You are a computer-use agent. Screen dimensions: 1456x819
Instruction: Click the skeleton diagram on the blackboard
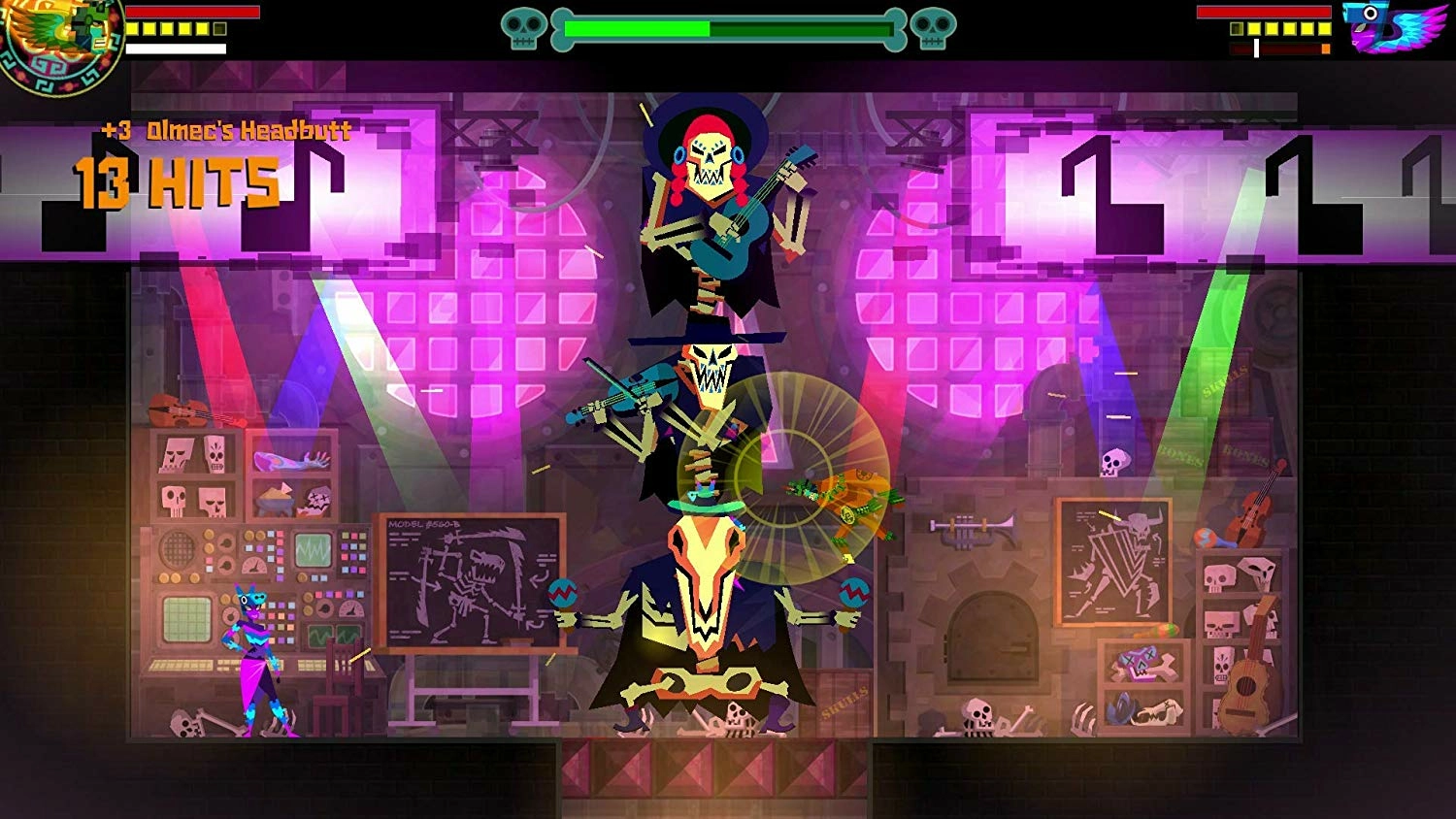point(476,582)
